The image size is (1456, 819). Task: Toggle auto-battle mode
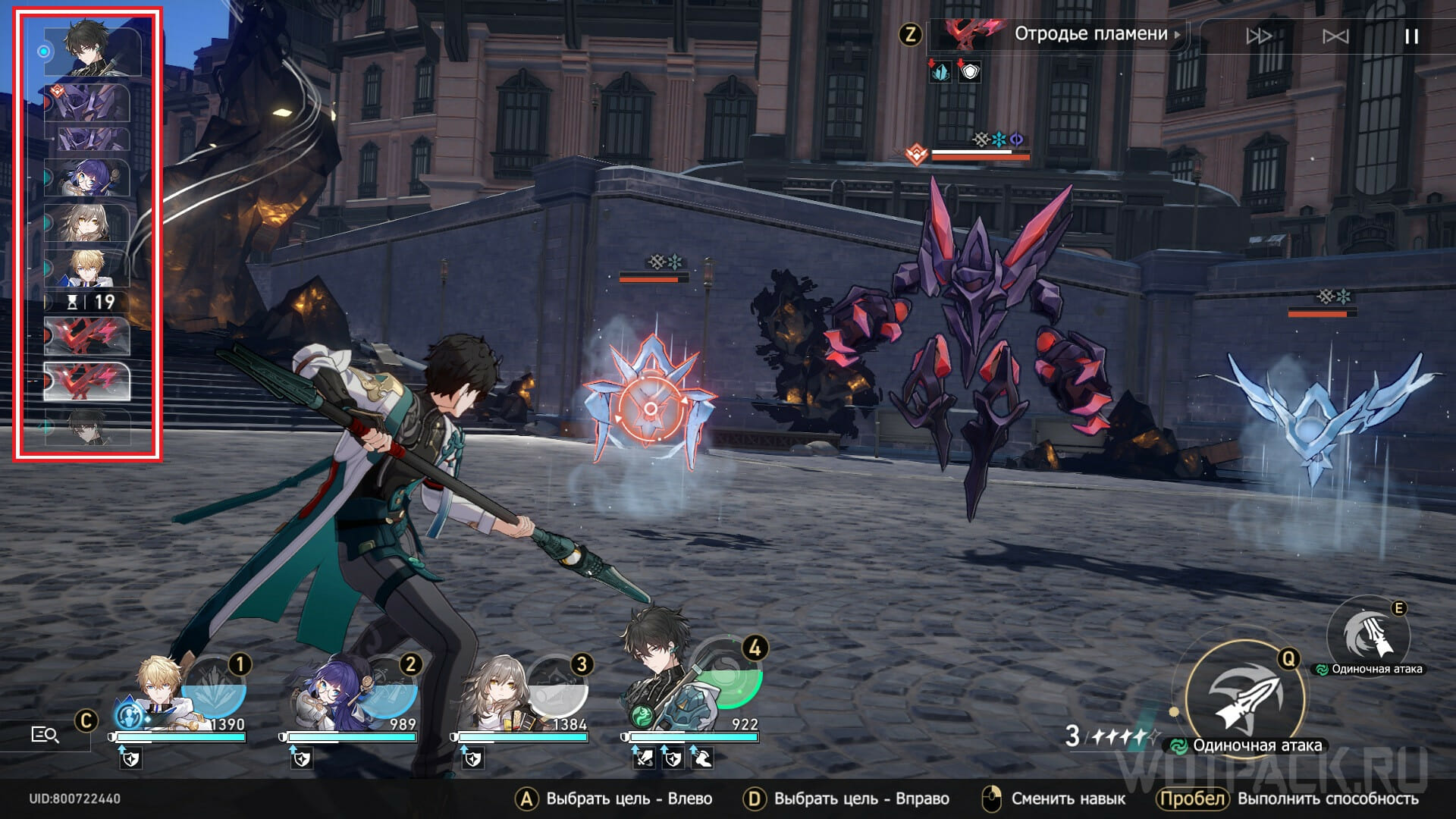(x=1335, y=36)
